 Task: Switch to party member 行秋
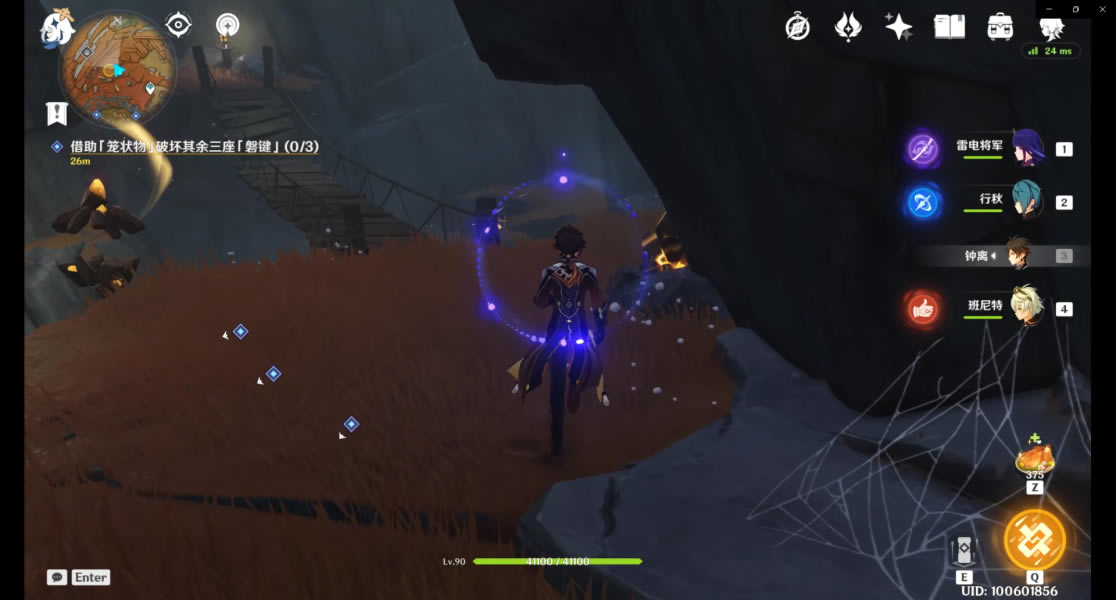1027,201
